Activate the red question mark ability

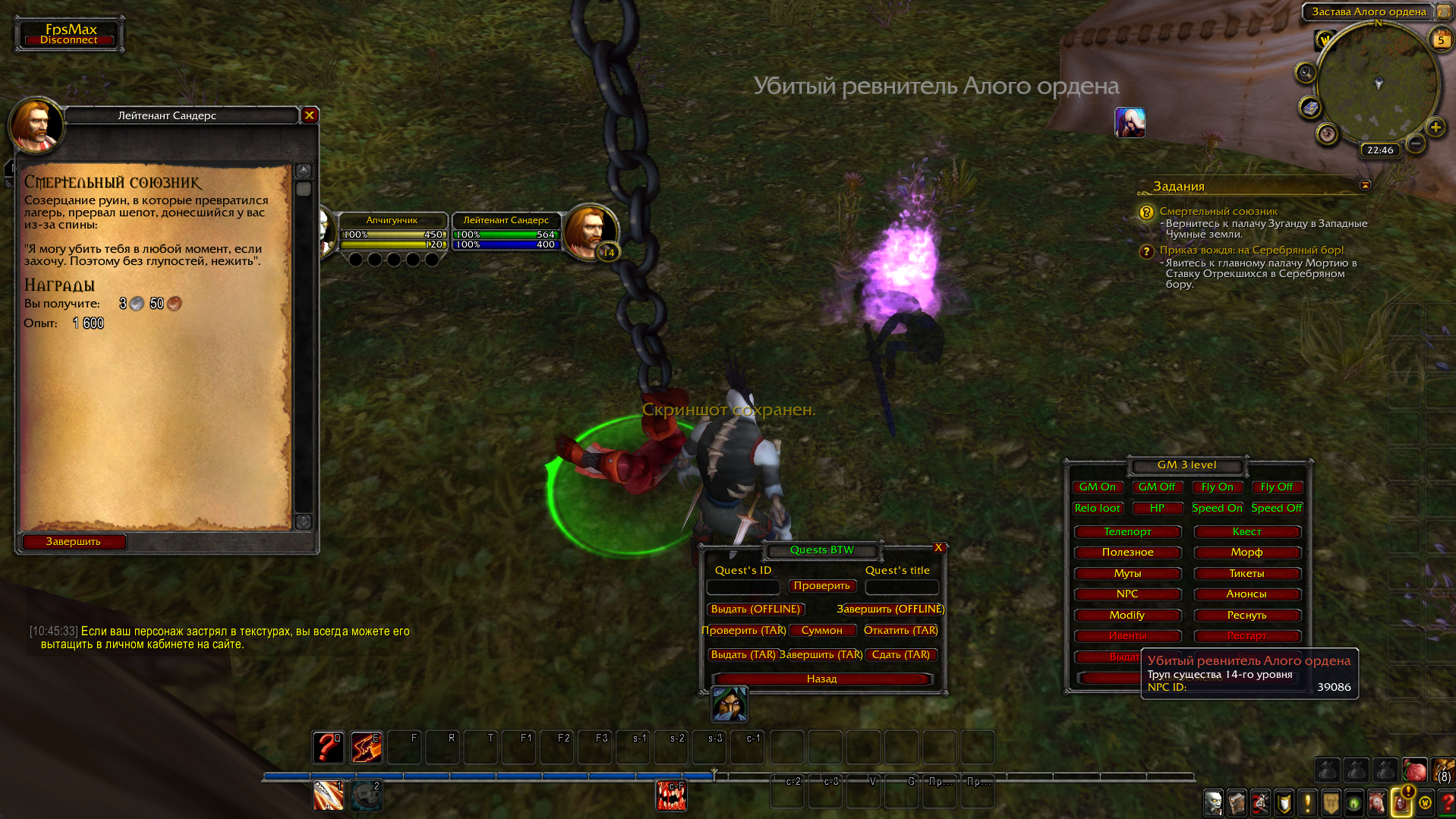[328, 748]
